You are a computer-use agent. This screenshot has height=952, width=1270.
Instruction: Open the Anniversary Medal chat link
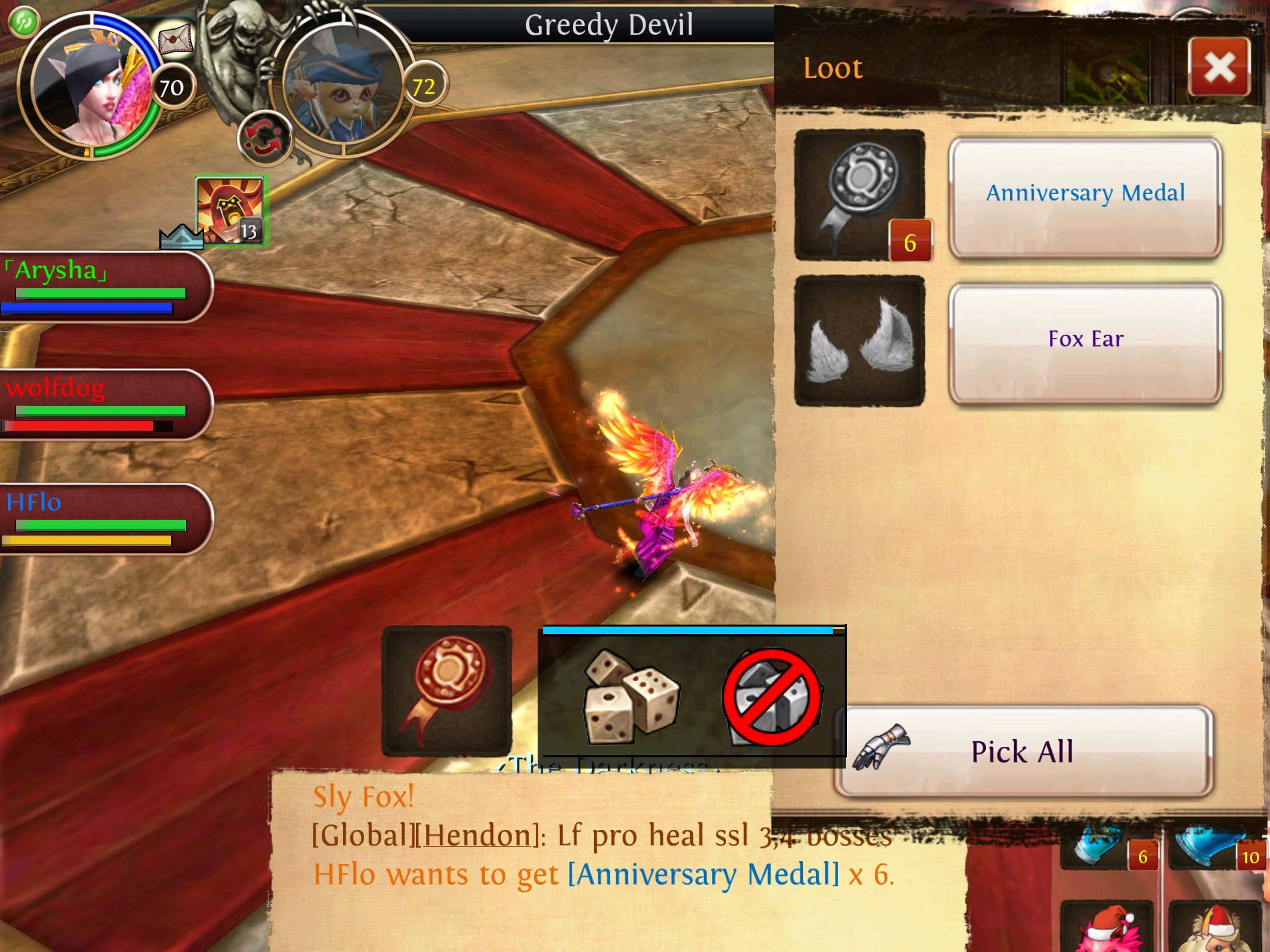coord(703,875)
